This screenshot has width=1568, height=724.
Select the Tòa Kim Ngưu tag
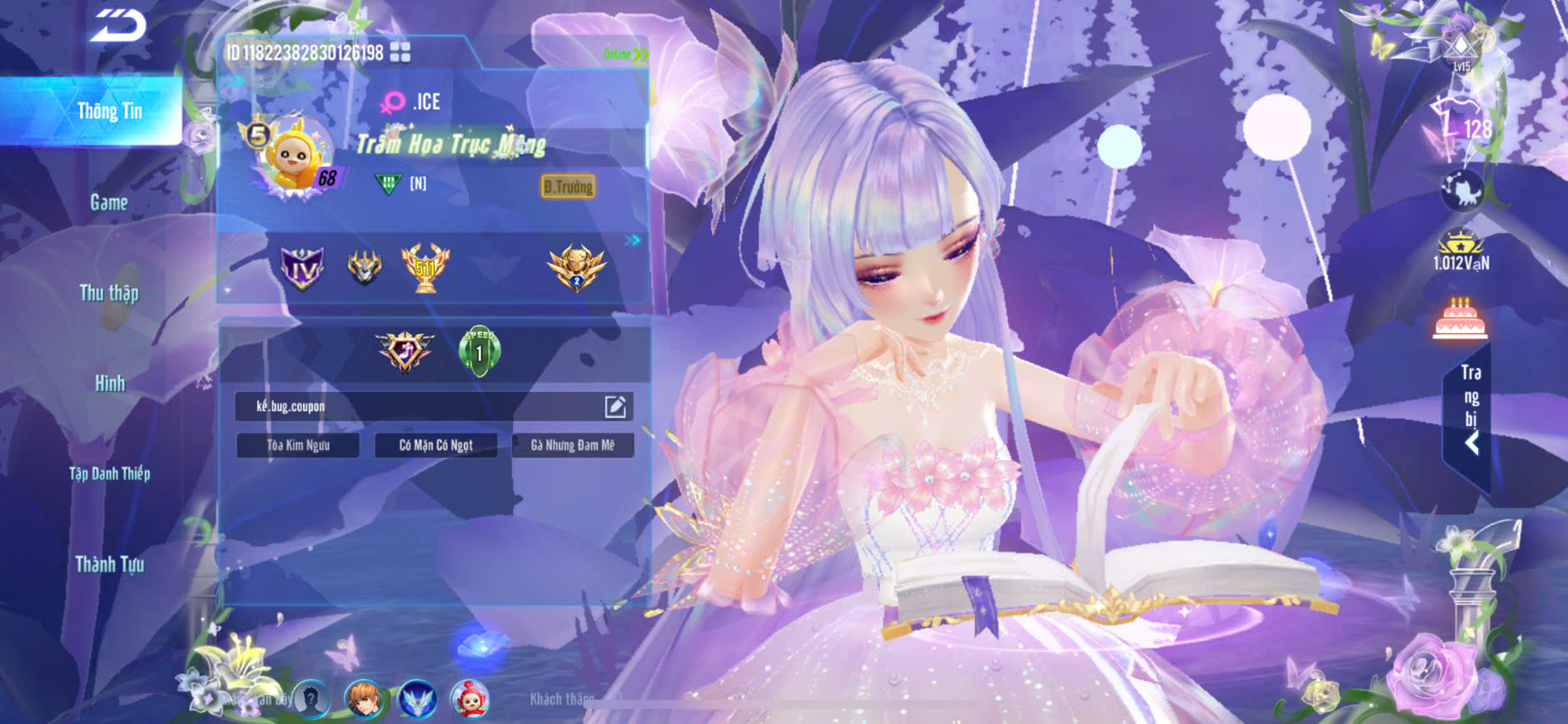point(298,445)
